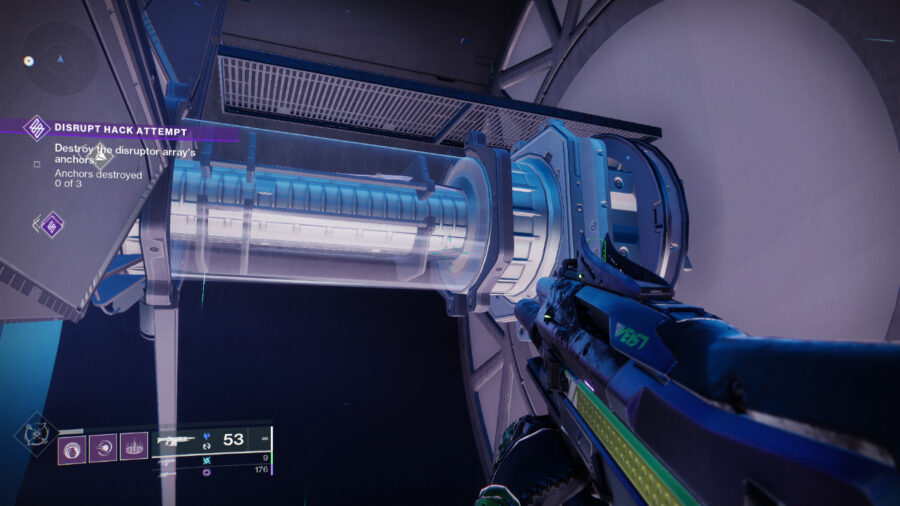Viewport: 900px width, 506px height.
Task: Click the purple diamond icon below the objective
Action: [x=51, y=224]
